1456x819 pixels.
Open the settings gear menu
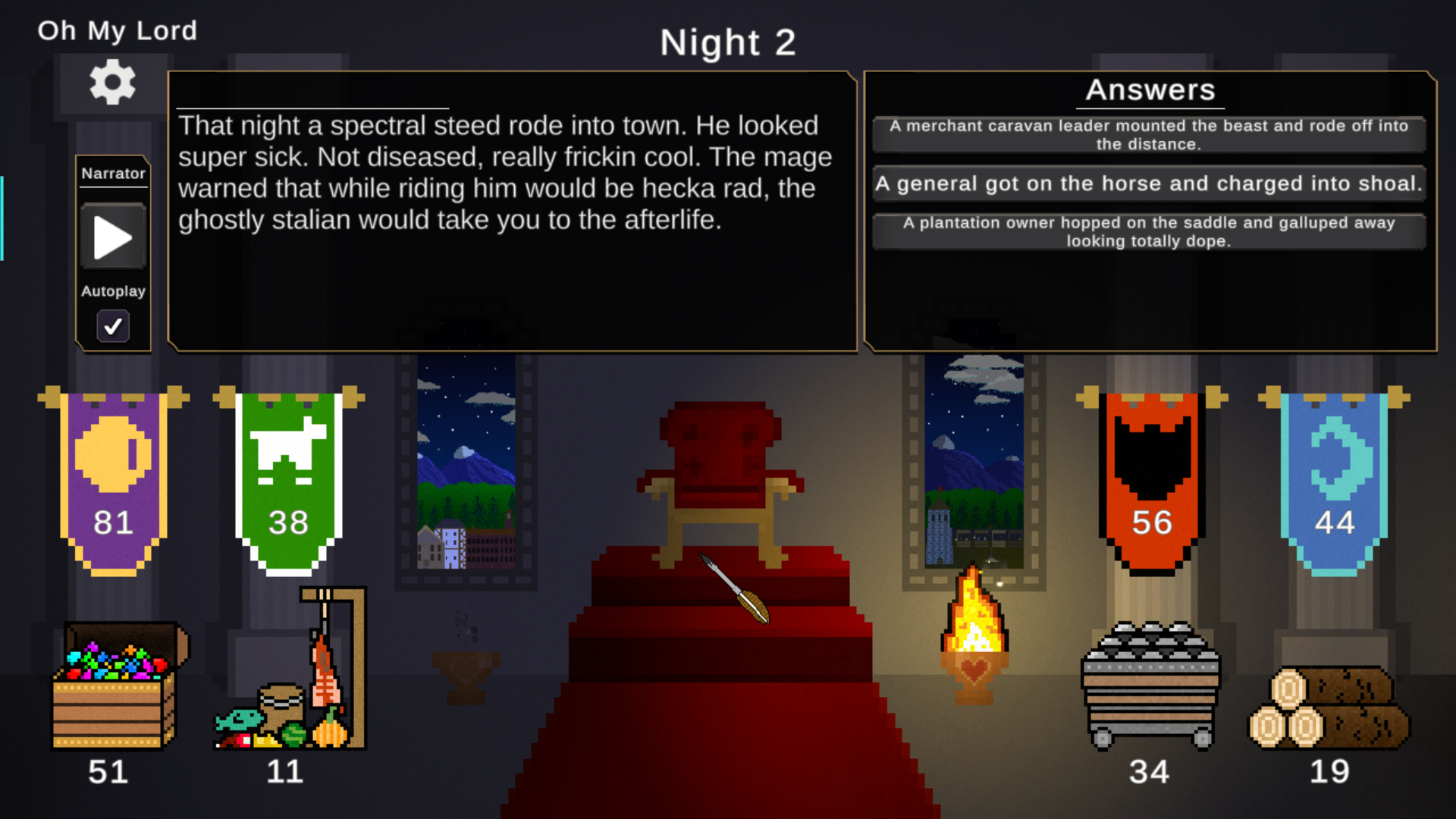coord(112,83)
